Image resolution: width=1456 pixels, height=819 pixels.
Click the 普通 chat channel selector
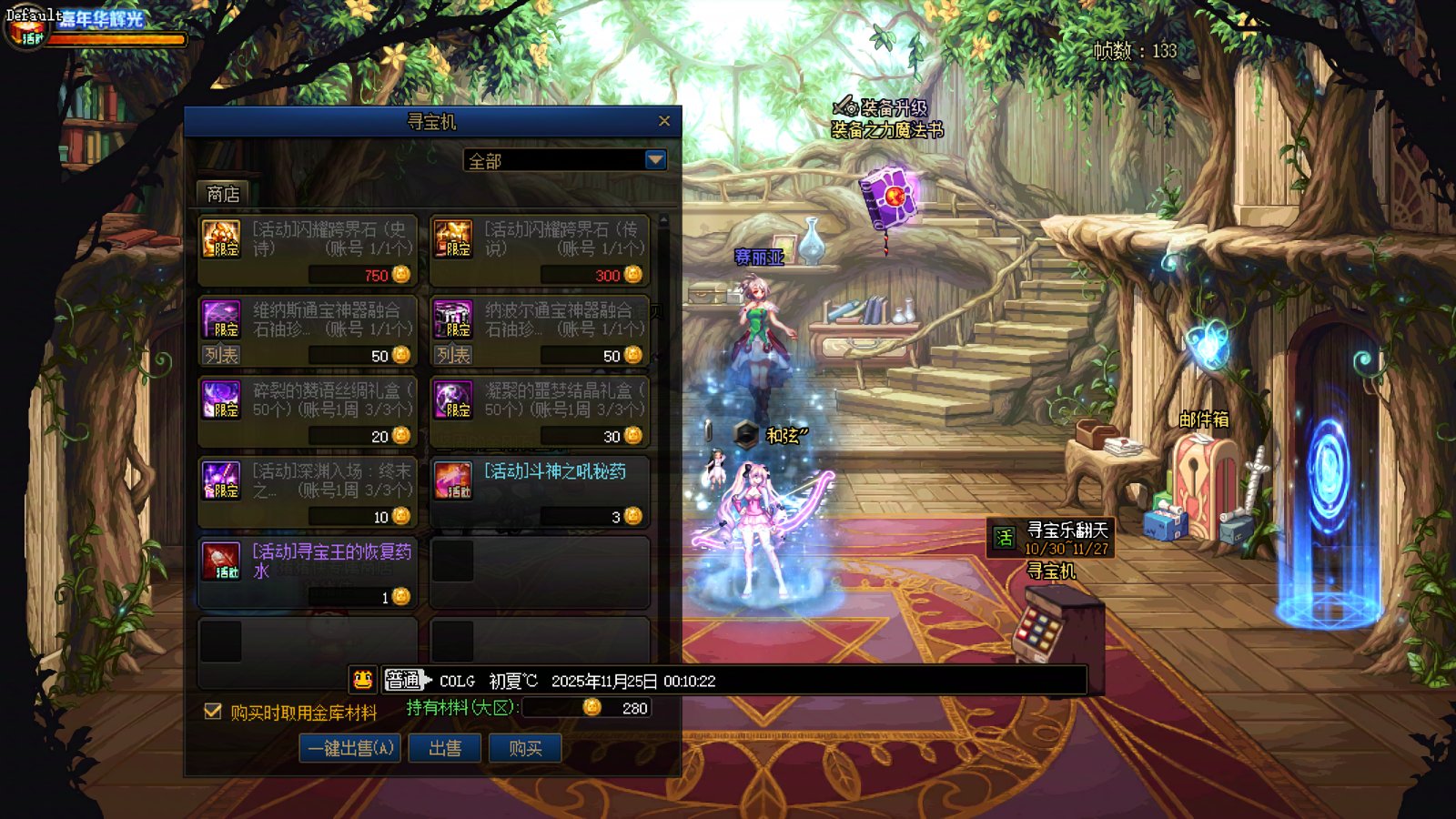[403, 680]
